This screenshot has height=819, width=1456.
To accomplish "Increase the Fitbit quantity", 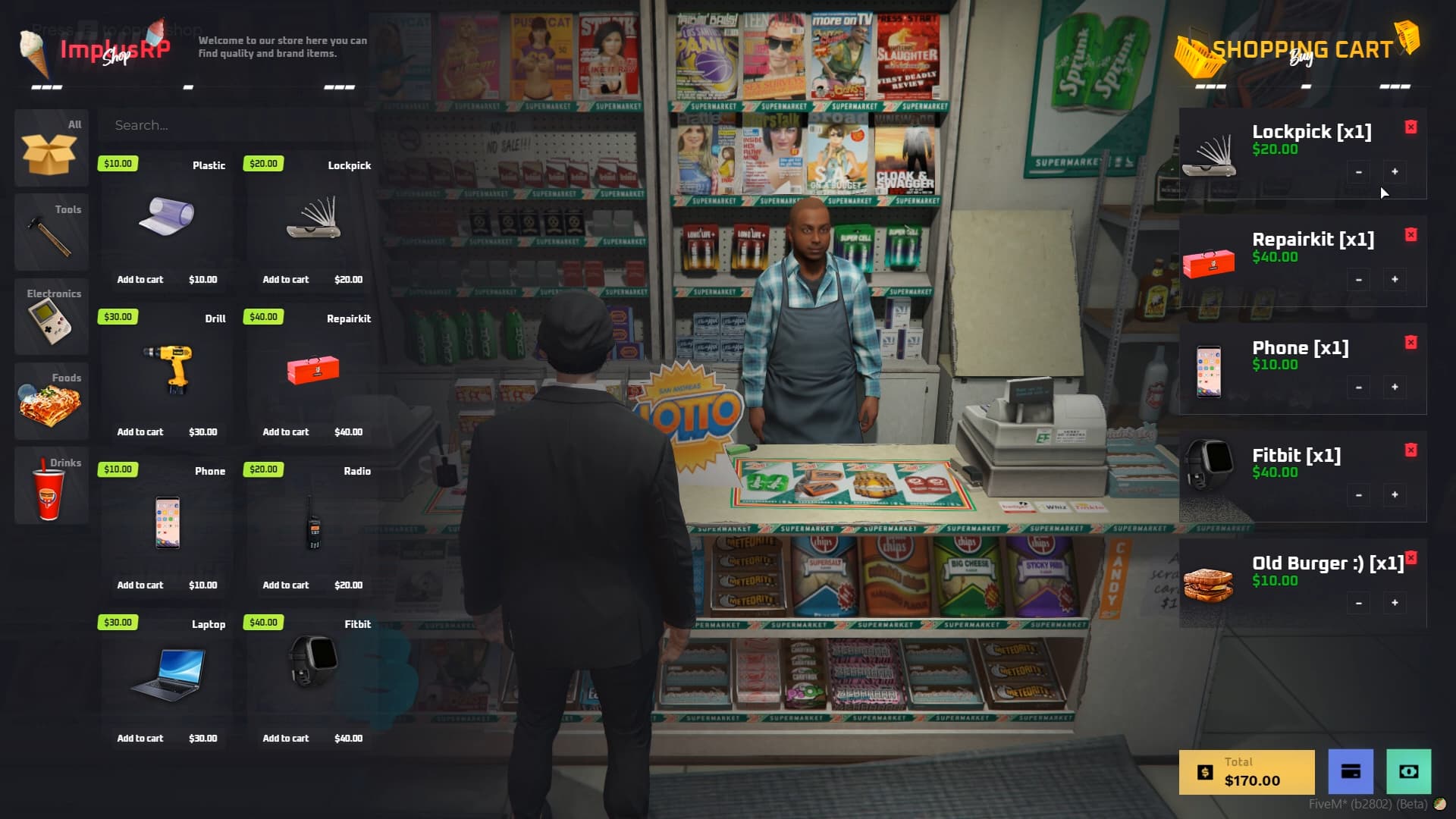I will click(1395, 495).
